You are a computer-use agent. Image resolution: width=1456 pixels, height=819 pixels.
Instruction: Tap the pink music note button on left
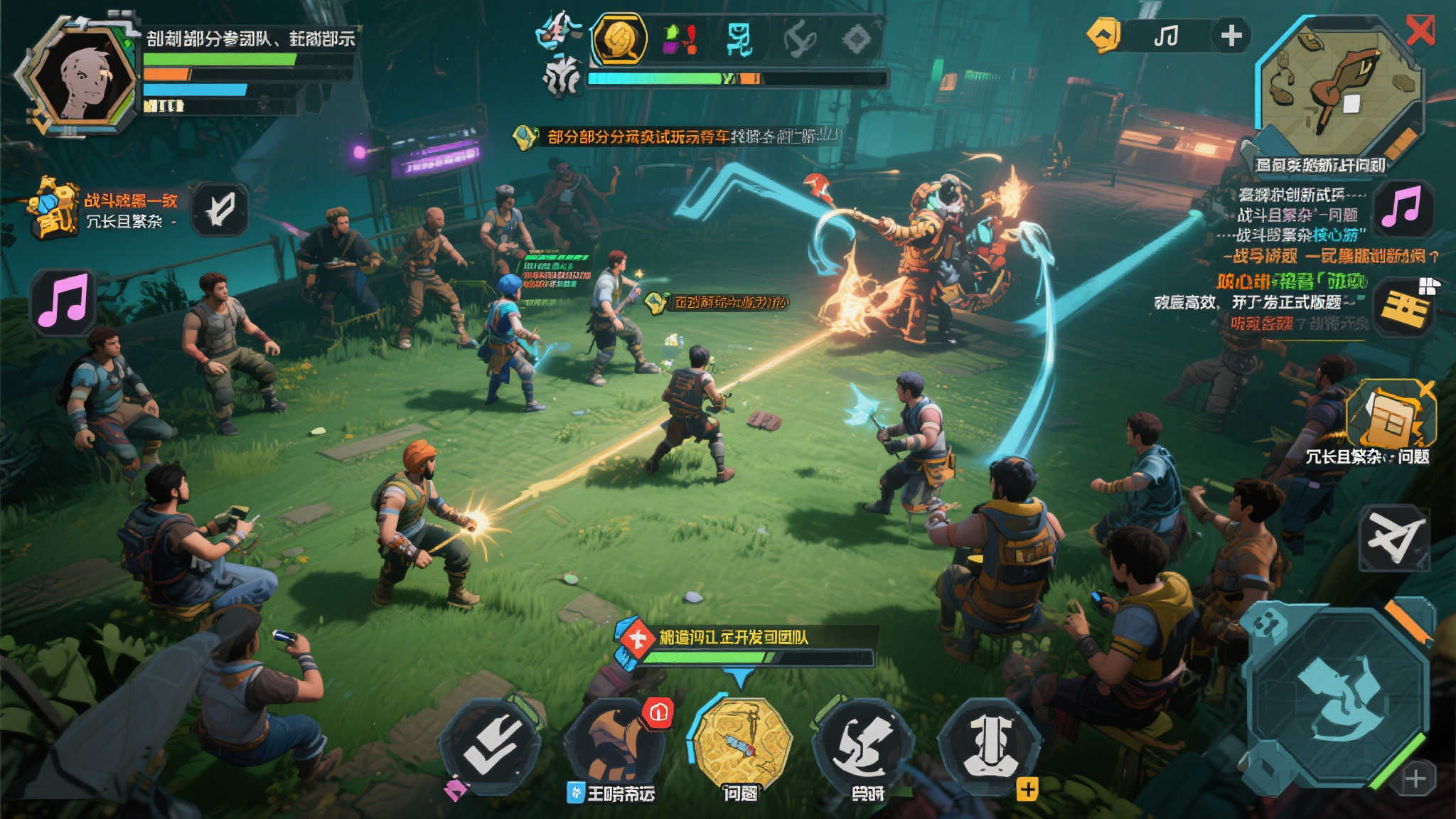point(64,301)
